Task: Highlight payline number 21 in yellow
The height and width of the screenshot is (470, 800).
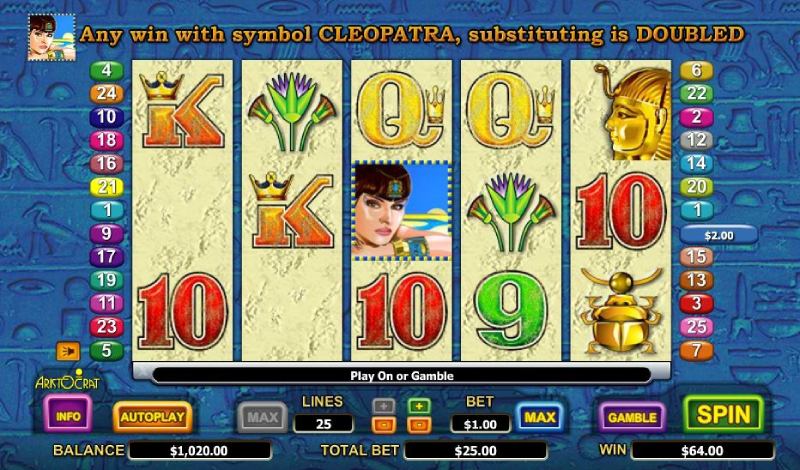Action: point(106,187)
